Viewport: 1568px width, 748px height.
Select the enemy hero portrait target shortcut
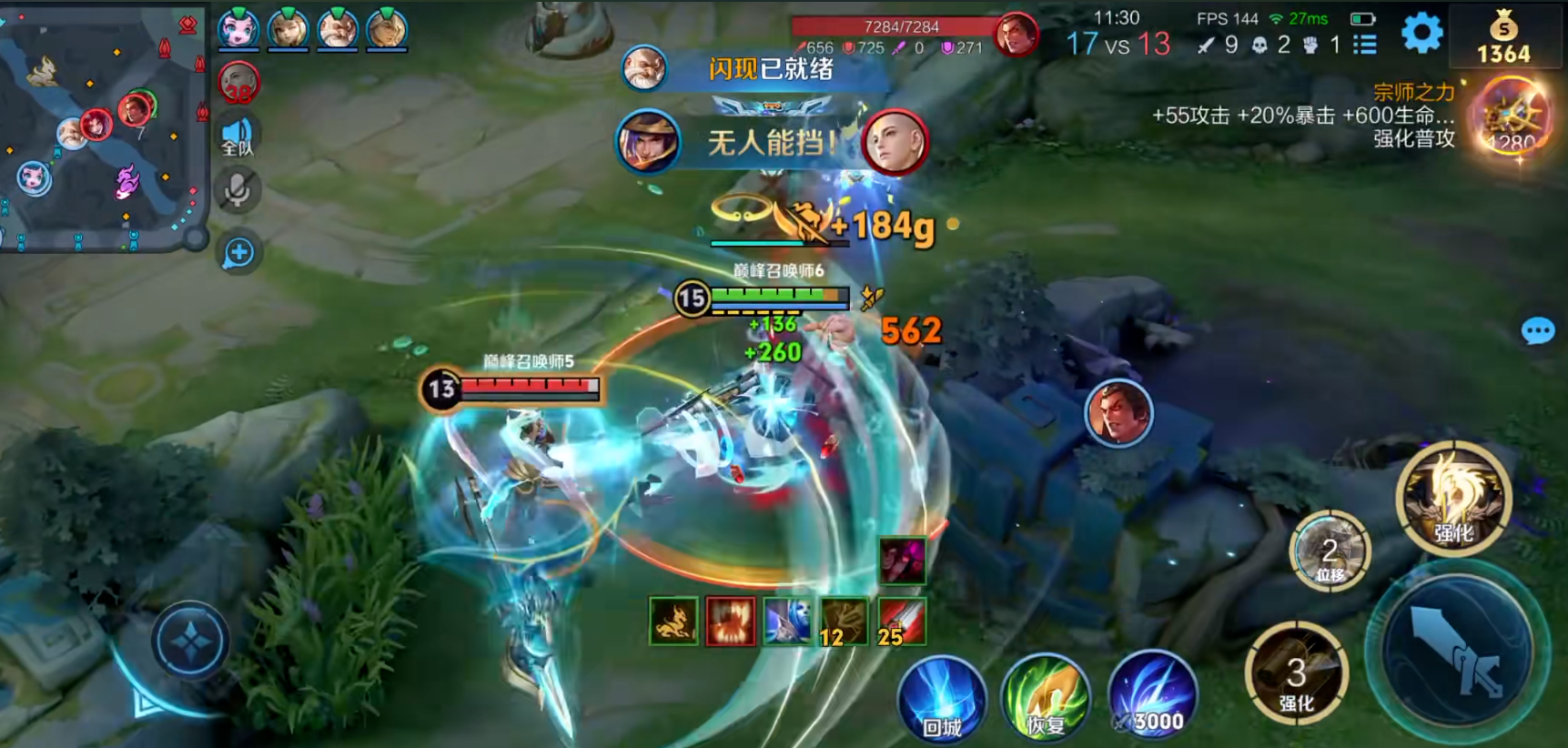(x=1118, y=414)
